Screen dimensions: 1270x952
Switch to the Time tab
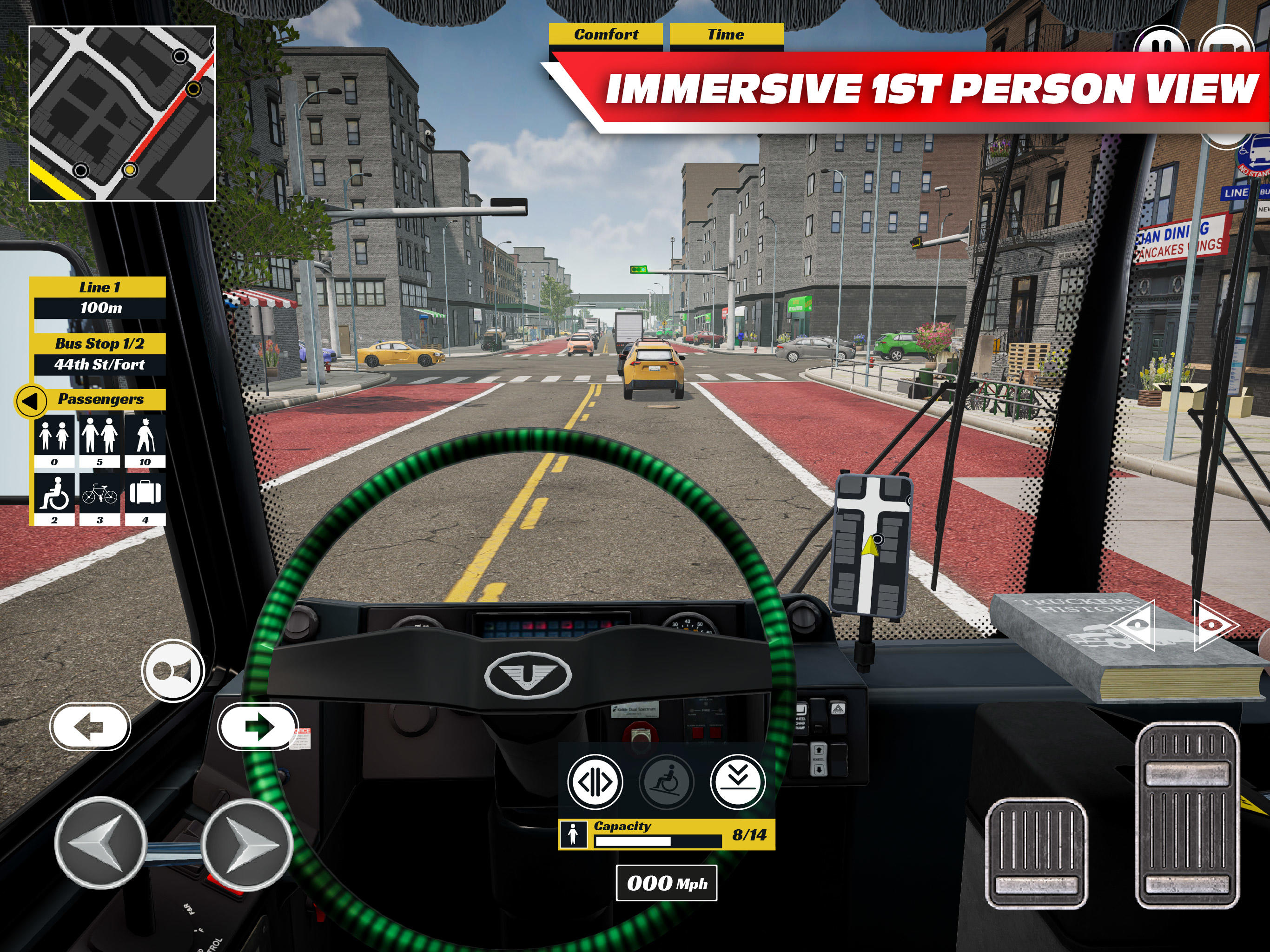726,34
